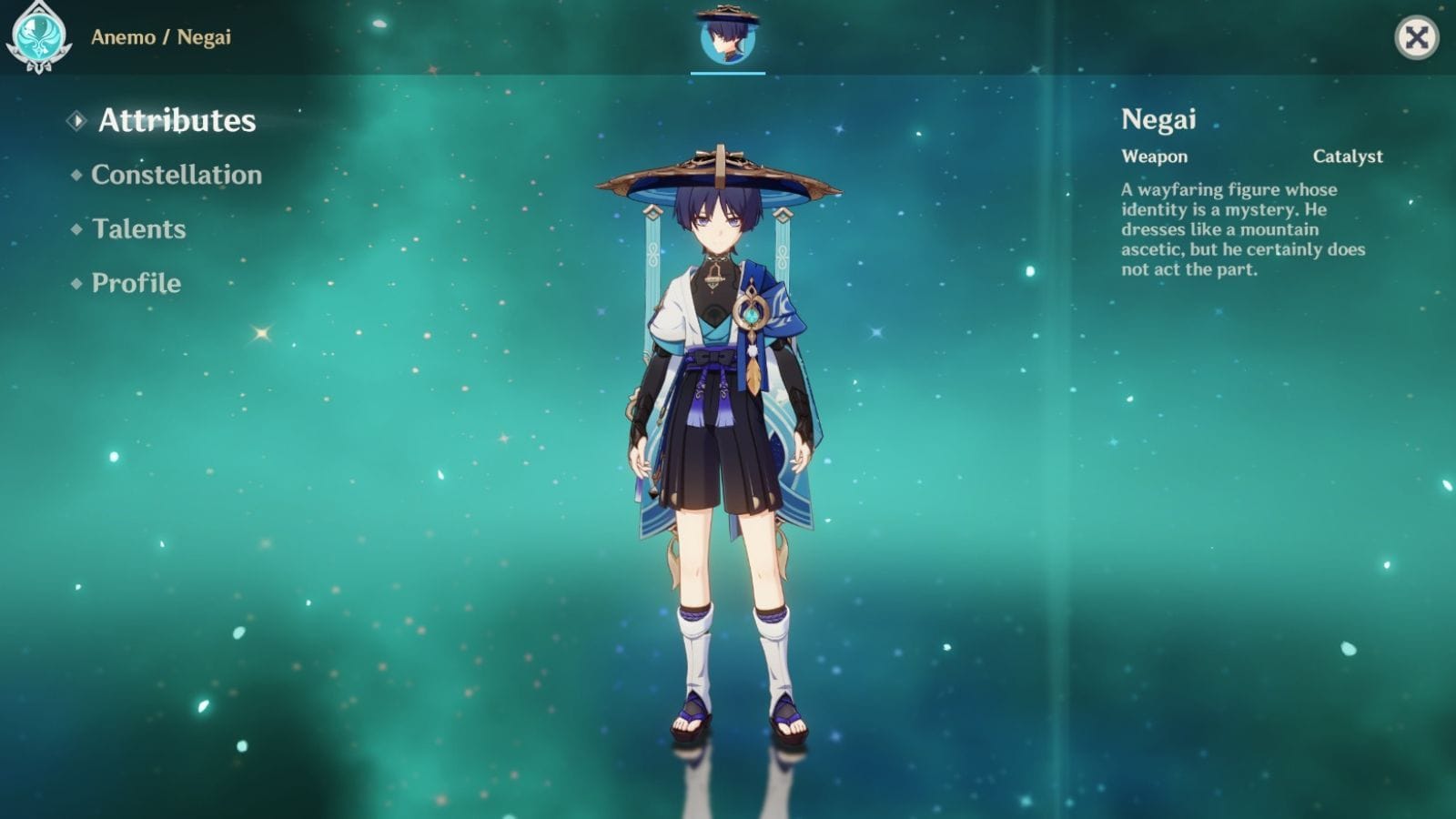The height and width of the screenshot is (819, 1456).
Task: Click the diamond icon beside Constellation
Action: pyautogui.click(x=76, y=175)
